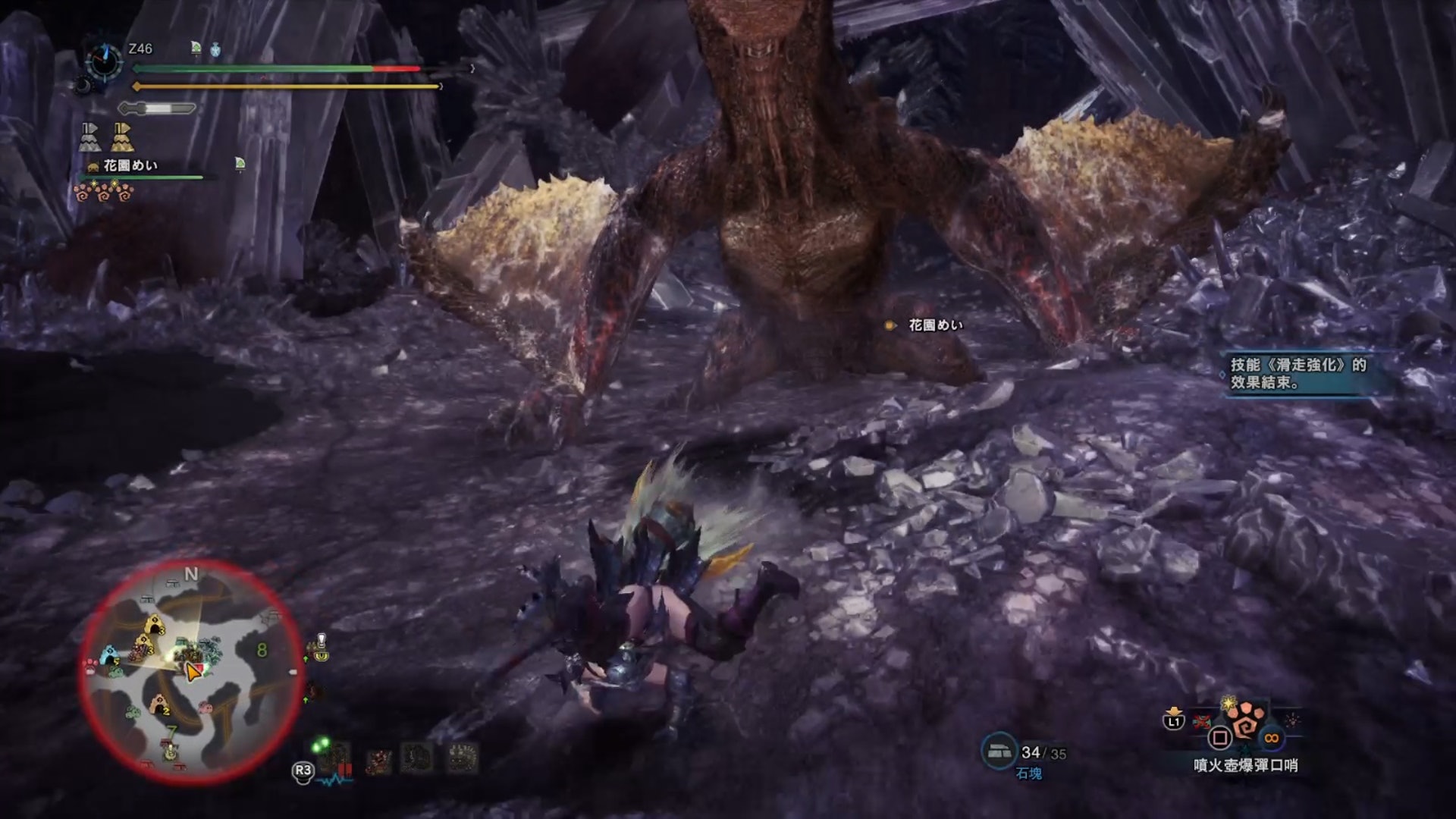Click the gold mantle cooldown icon
The width and height of the screenshot is (1456, 819).
pyautogui.click(x=122, y=137)
